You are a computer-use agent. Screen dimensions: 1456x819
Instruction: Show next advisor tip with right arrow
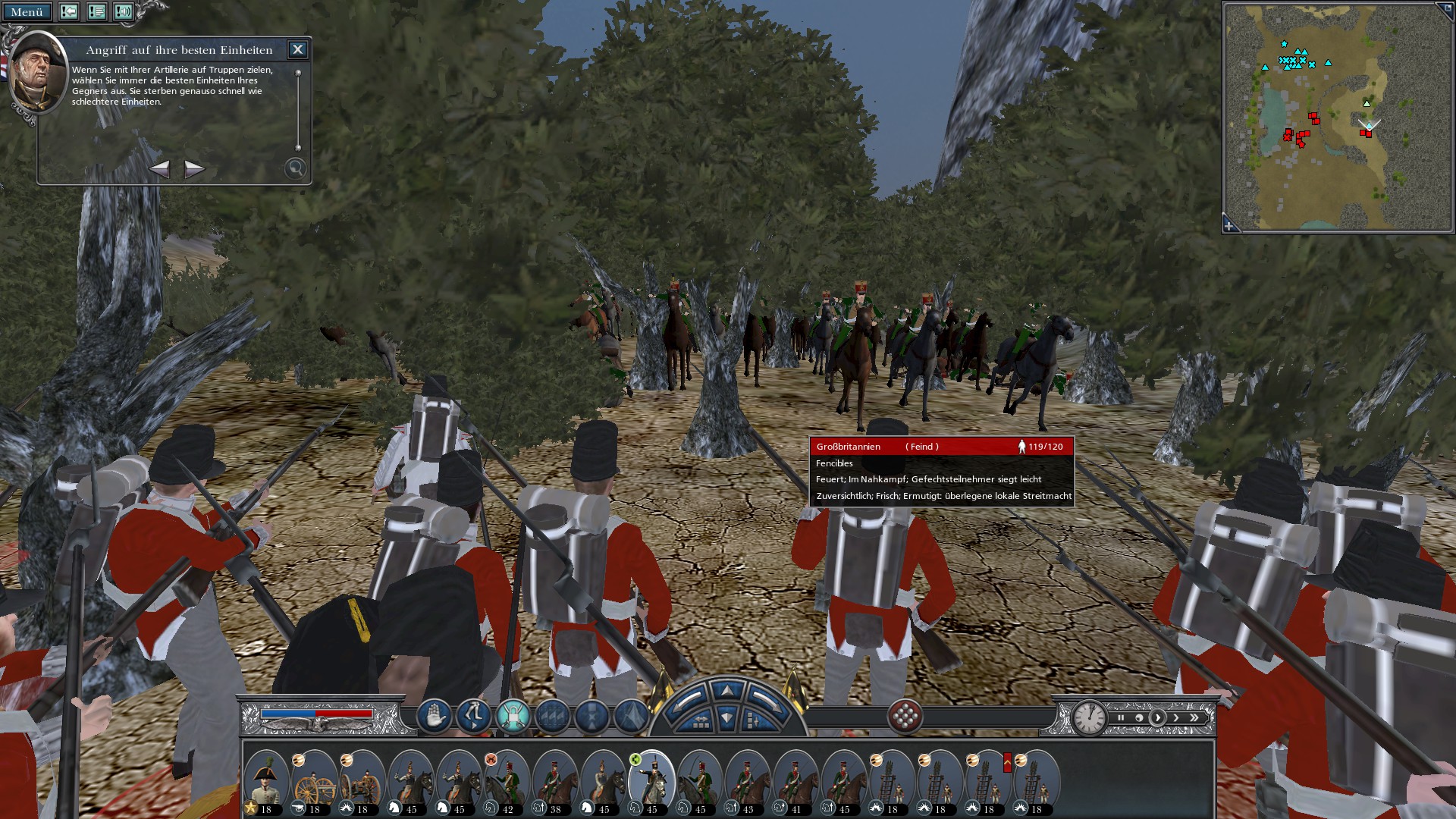(193, 170)
